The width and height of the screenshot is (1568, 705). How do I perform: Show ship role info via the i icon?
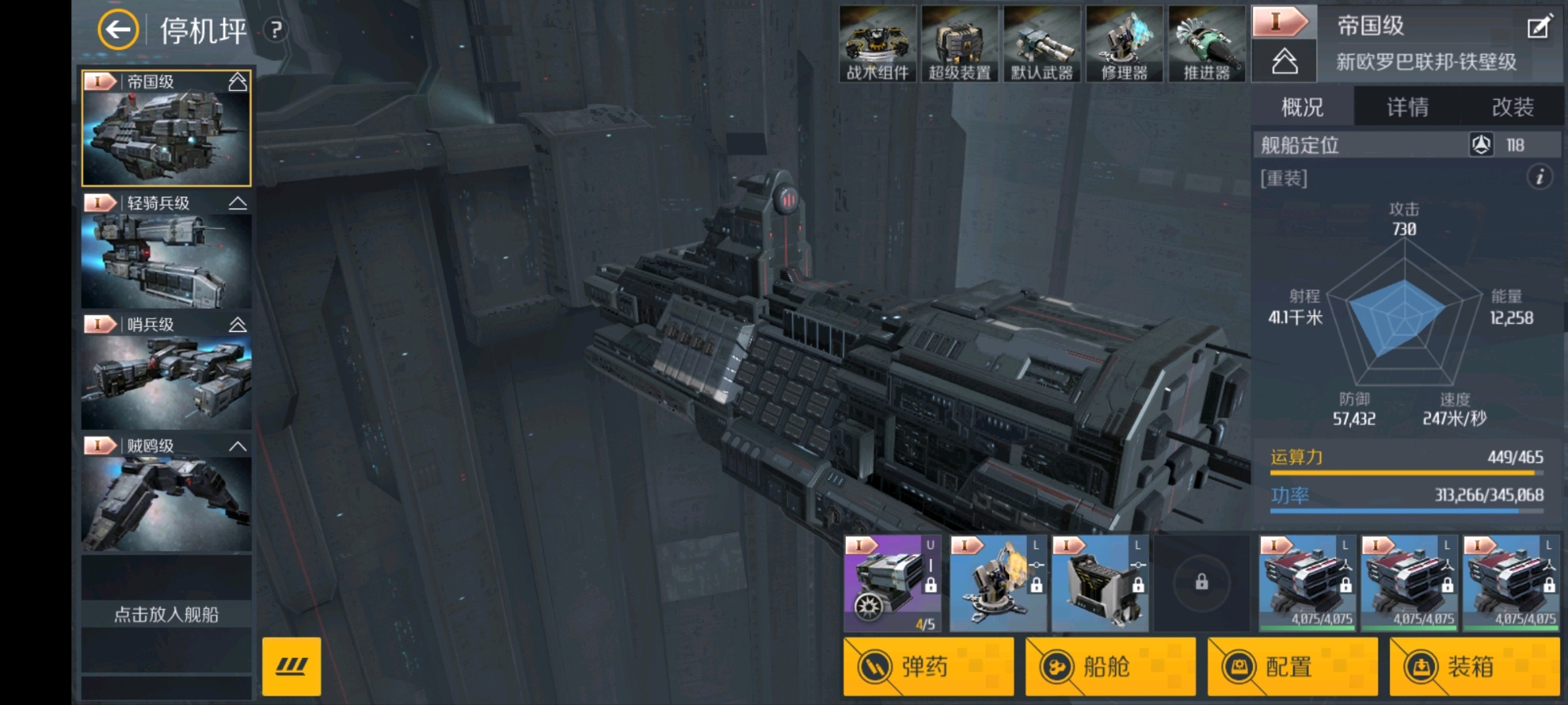pos(1539,177)
